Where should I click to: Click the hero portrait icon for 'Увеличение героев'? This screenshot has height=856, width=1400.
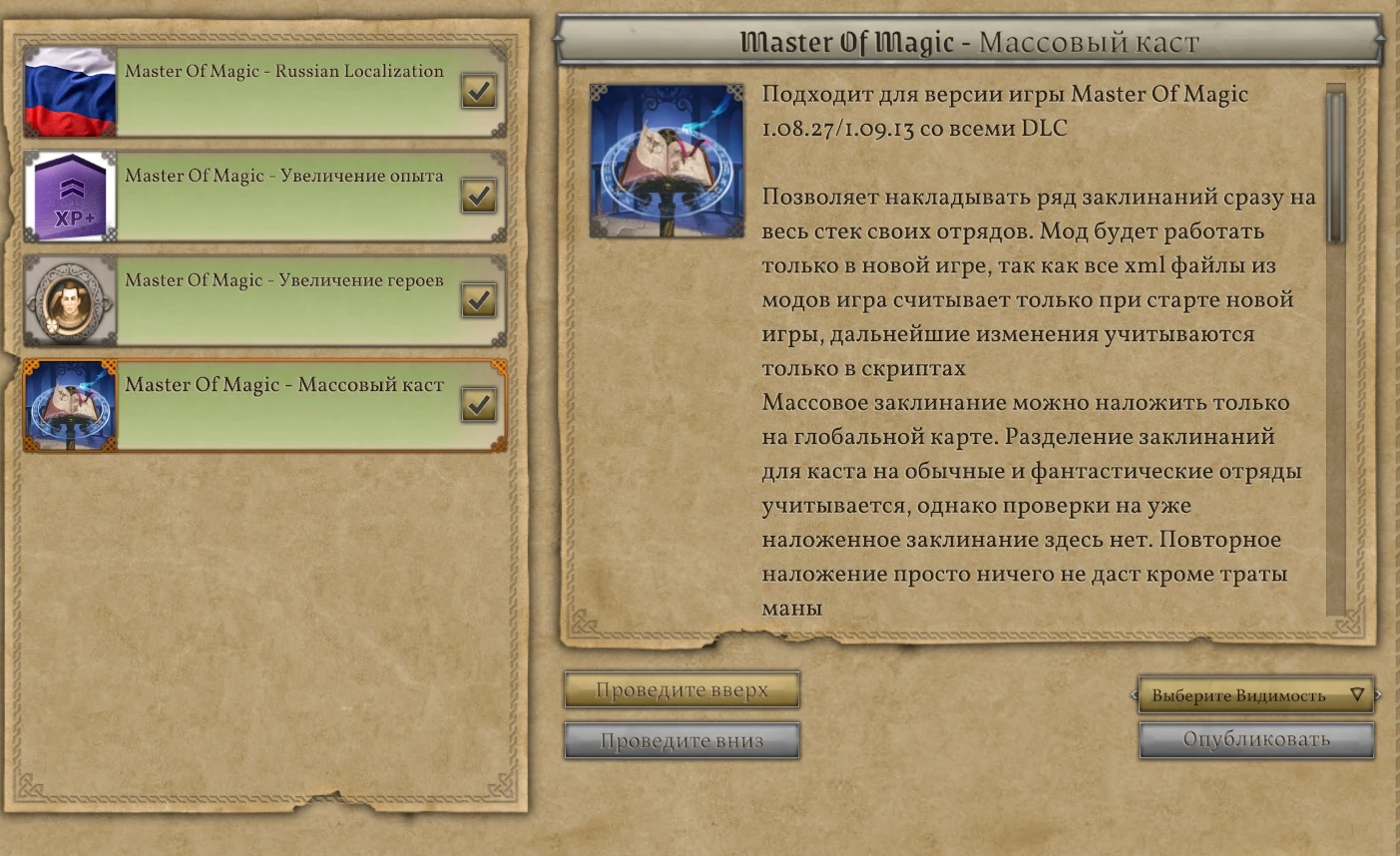tap(69, 300)
